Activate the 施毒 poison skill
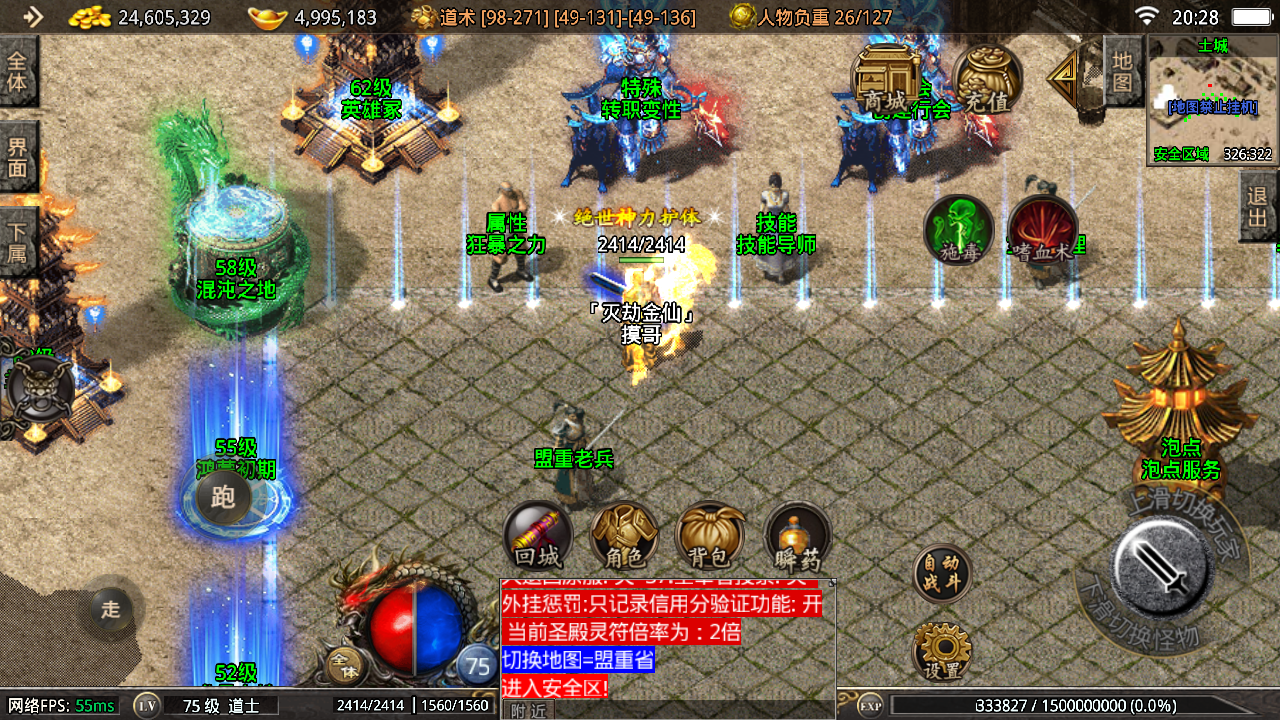 (958, 231)
